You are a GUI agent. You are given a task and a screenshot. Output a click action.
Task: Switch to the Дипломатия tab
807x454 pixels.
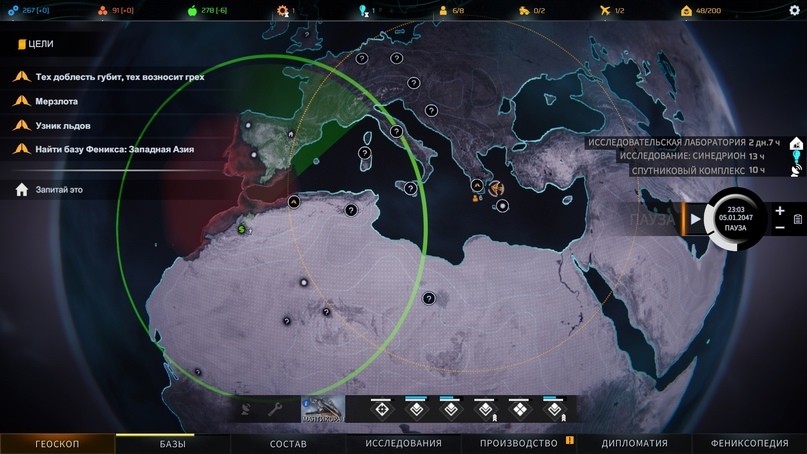tap(634, 443)
